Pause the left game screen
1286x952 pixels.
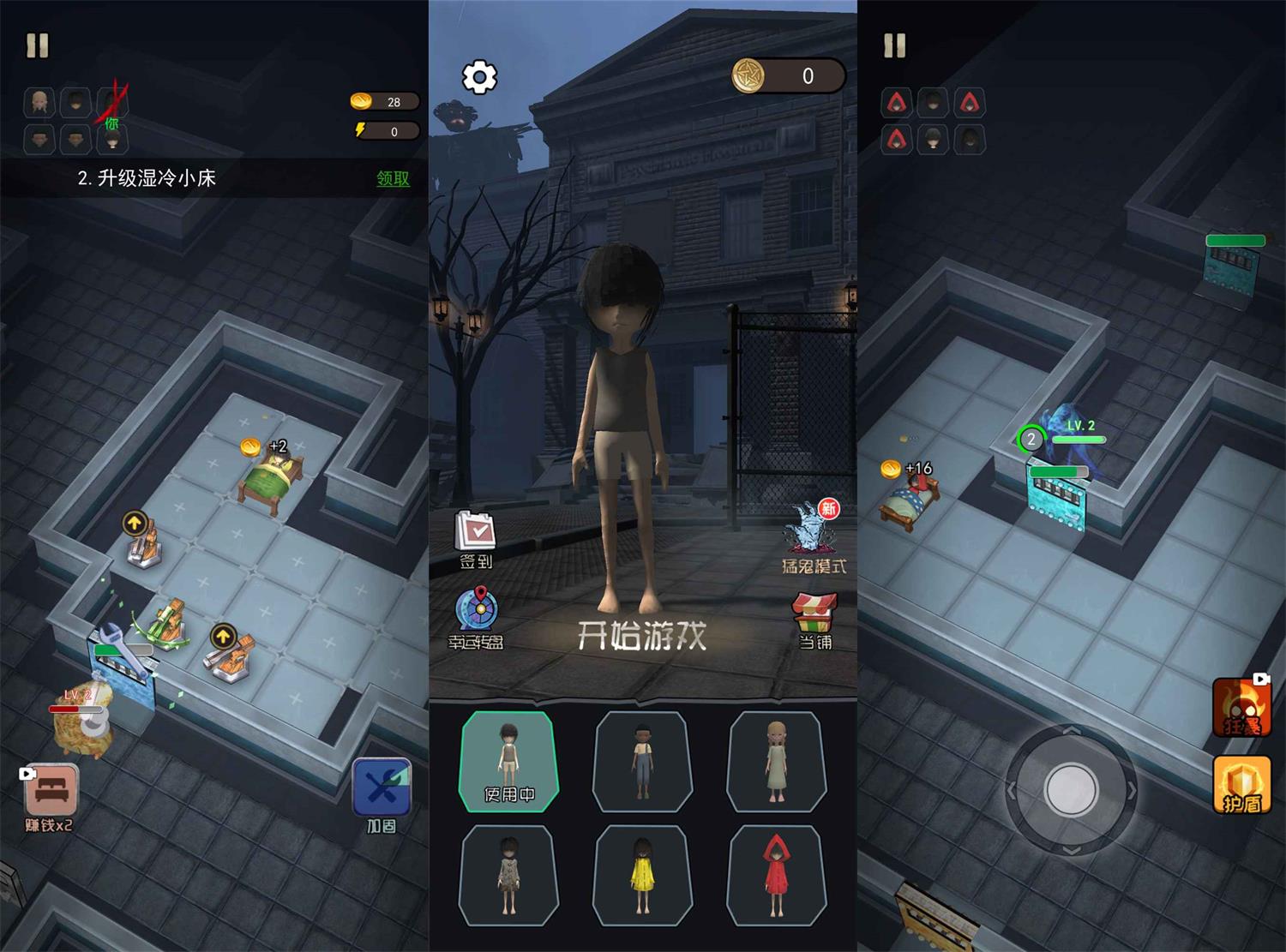pyautogui.click(x=36, y=45)
